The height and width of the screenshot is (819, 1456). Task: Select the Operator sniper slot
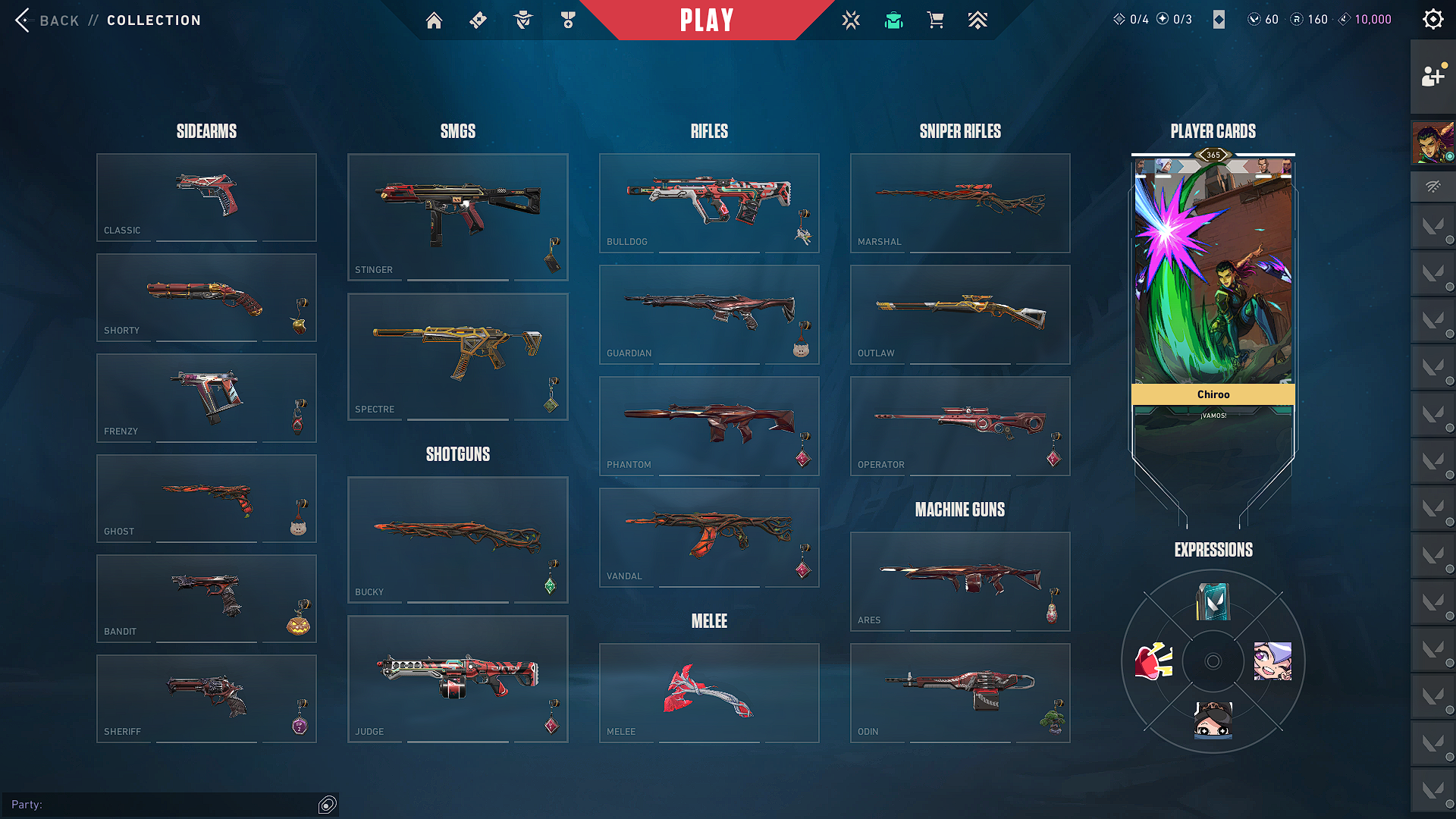click(960, 425)
